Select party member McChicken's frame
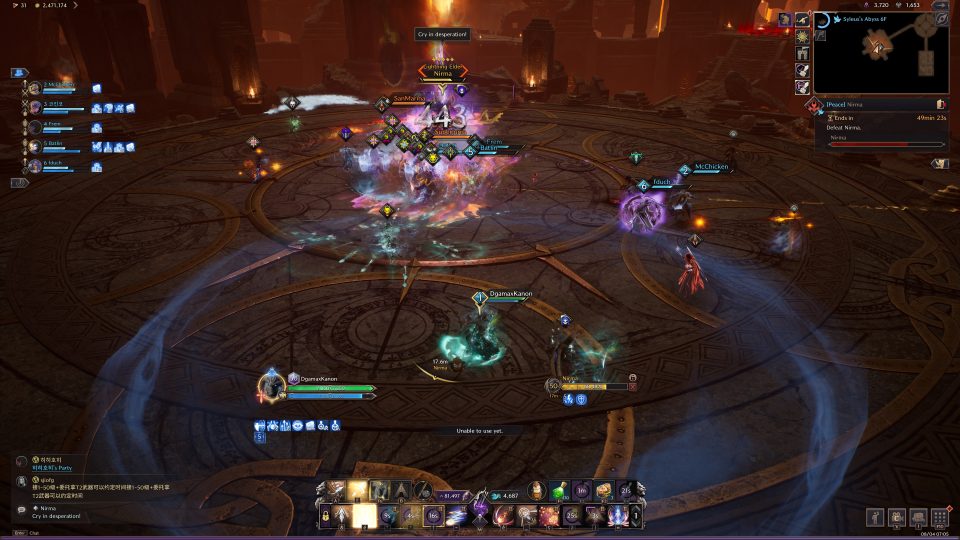 pos(57,88)
